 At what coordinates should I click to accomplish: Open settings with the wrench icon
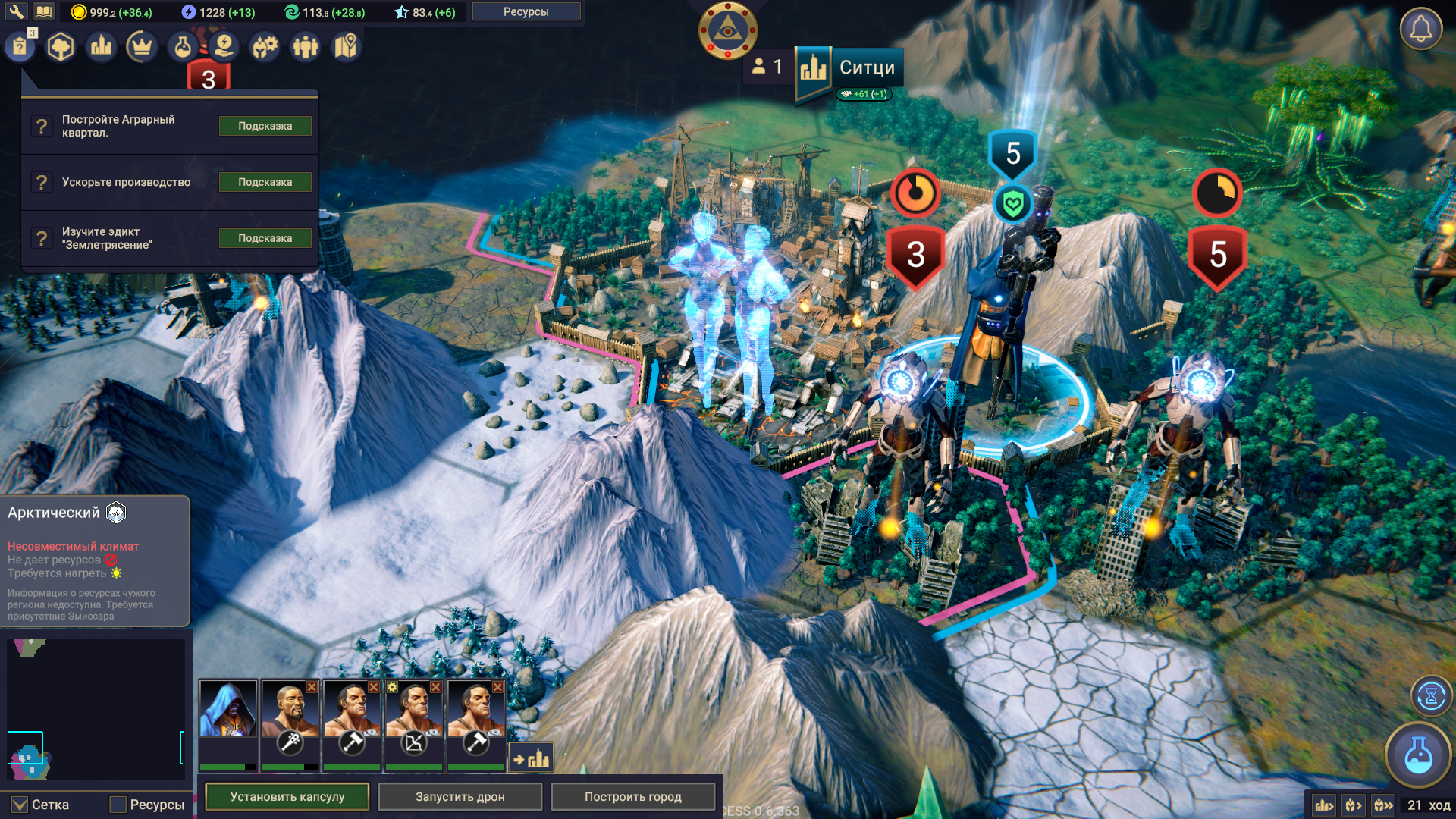click(16, 11)
